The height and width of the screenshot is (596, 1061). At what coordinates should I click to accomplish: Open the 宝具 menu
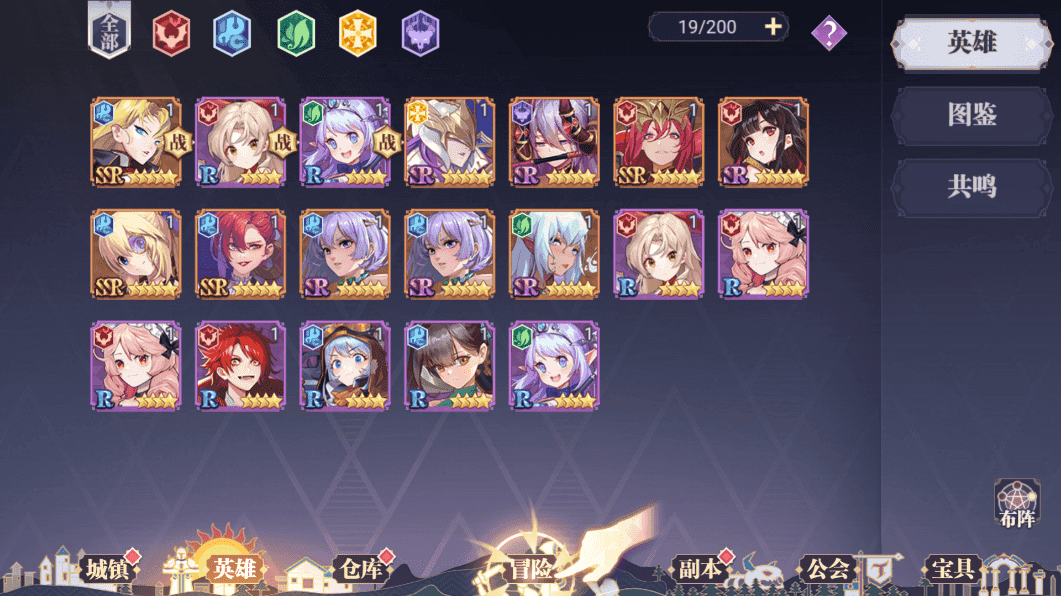click(x=952, y=569)
